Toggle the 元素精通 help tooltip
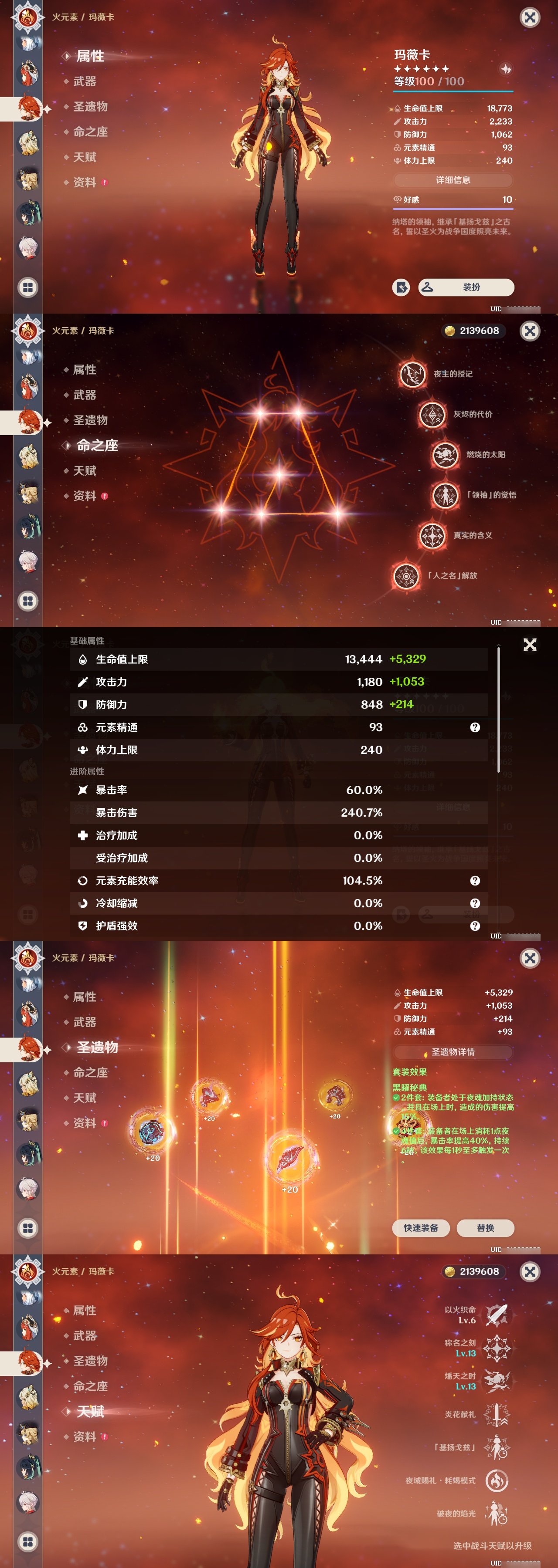The width and height of the screenshot is (558, 1568). [x=475, y=727]
